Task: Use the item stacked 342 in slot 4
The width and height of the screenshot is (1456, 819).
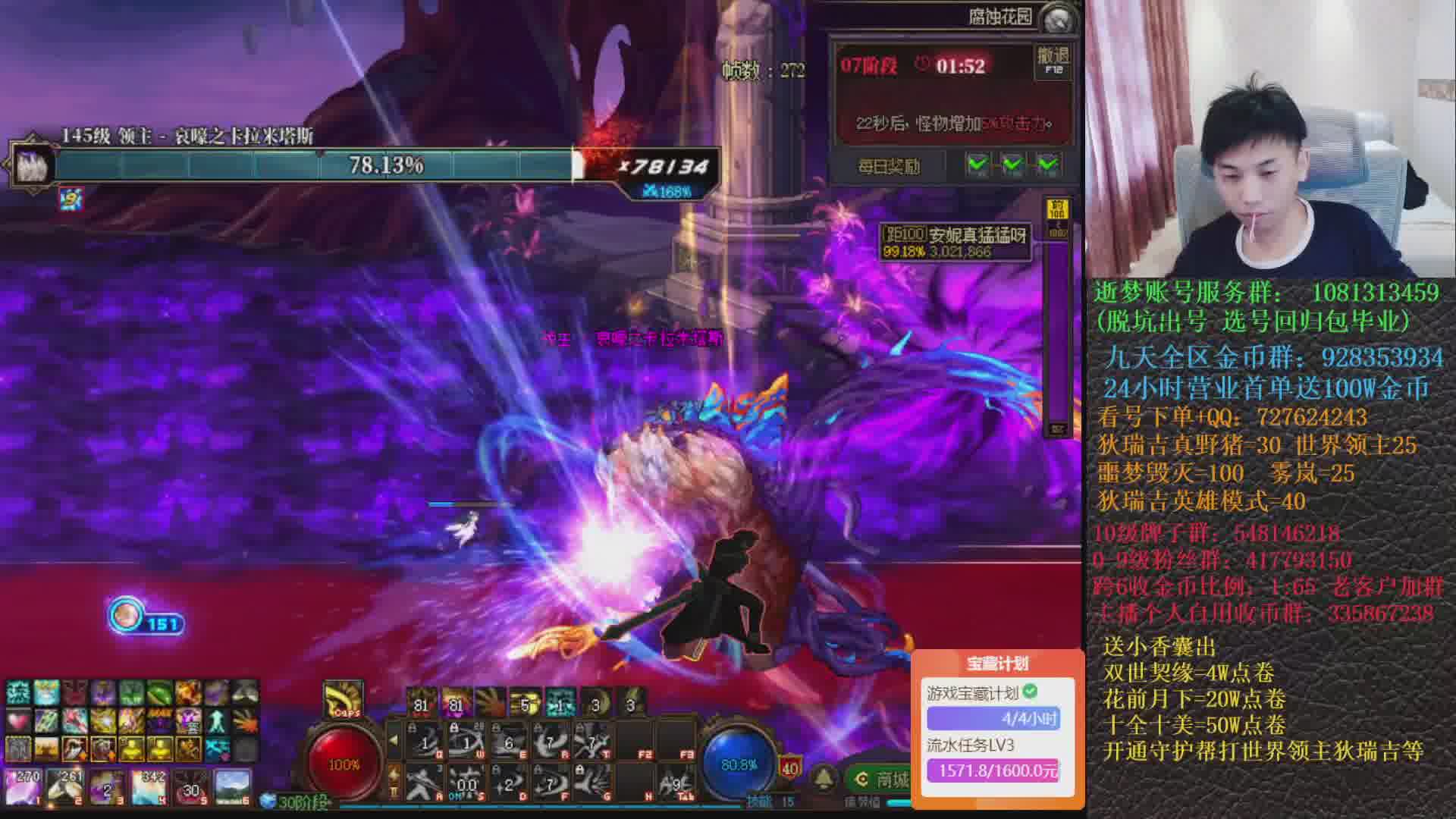Action: point(149,786)
